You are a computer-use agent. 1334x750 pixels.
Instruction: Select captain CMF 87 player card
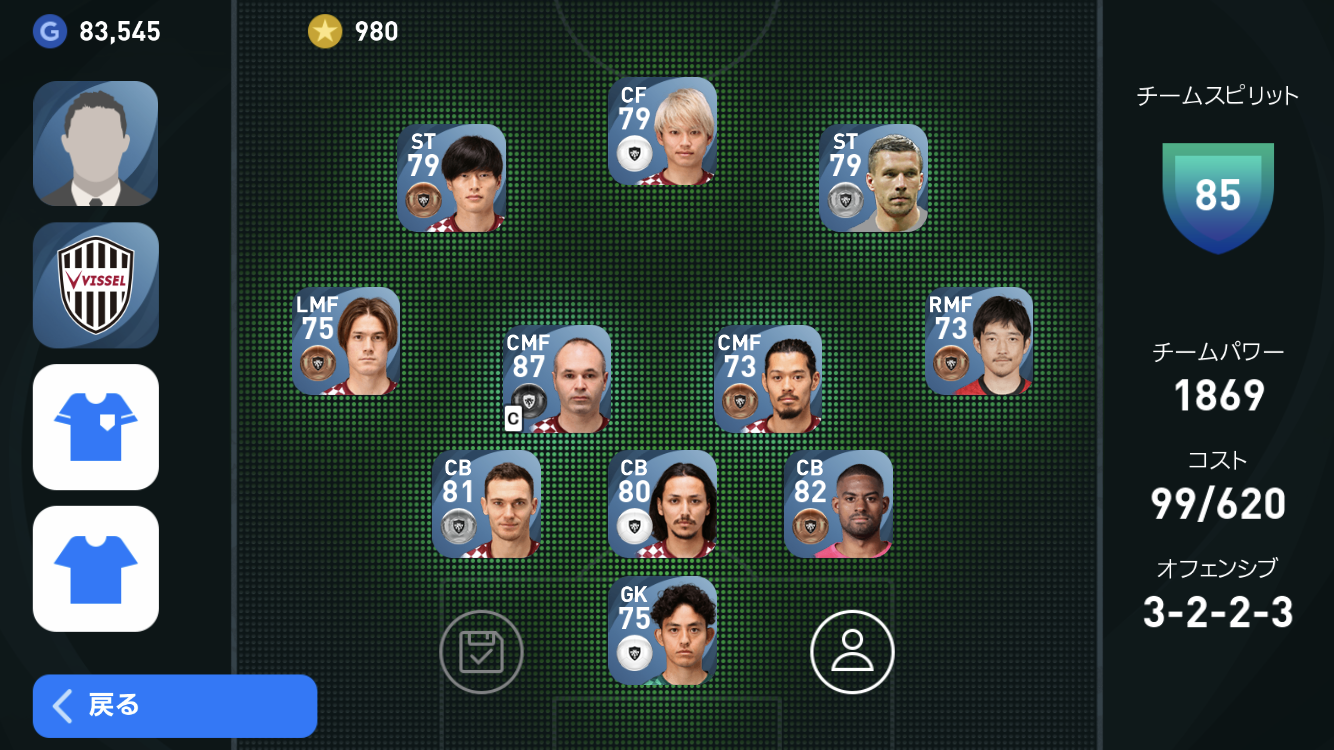(x=557, y=379)
